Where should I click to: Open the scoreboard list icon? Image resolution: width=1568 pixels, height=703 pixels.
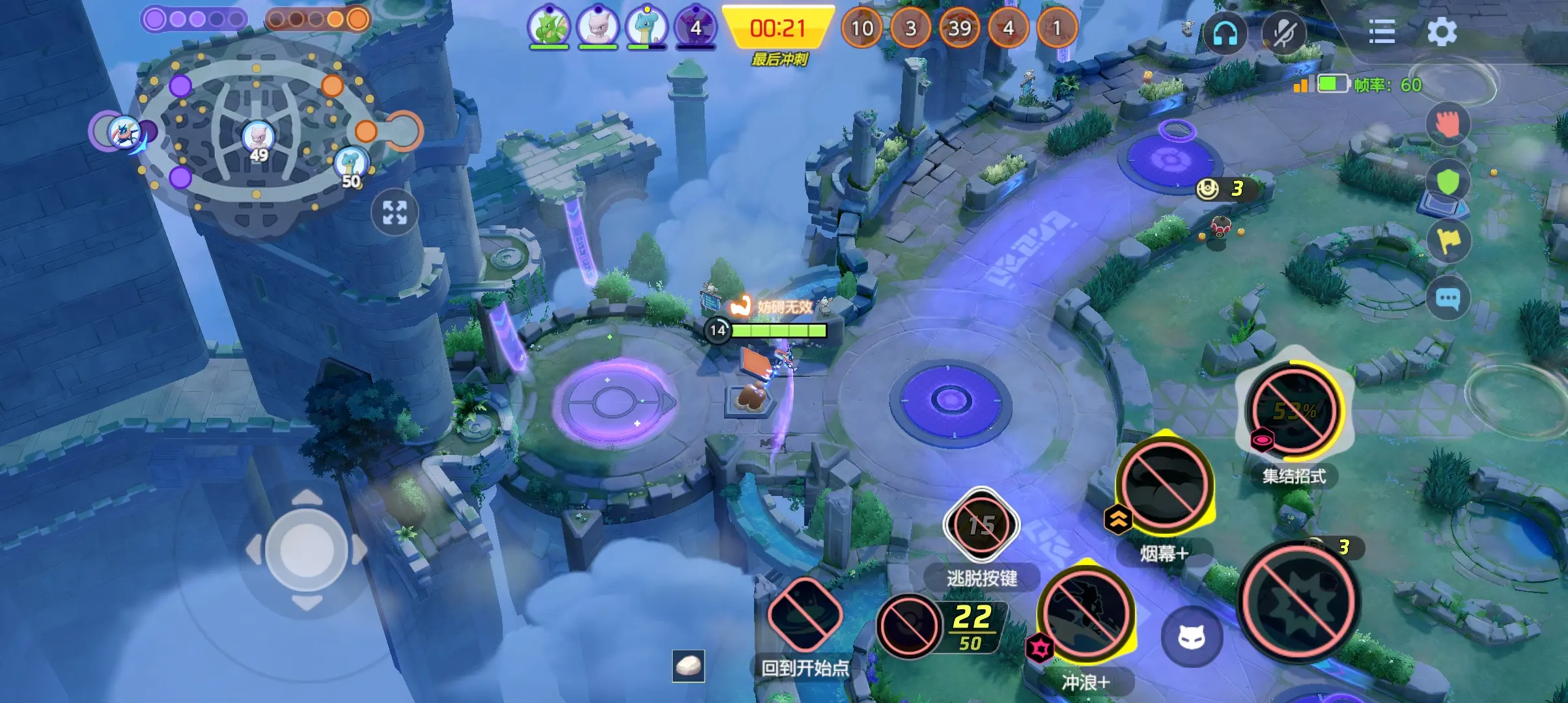point(1381,31)
